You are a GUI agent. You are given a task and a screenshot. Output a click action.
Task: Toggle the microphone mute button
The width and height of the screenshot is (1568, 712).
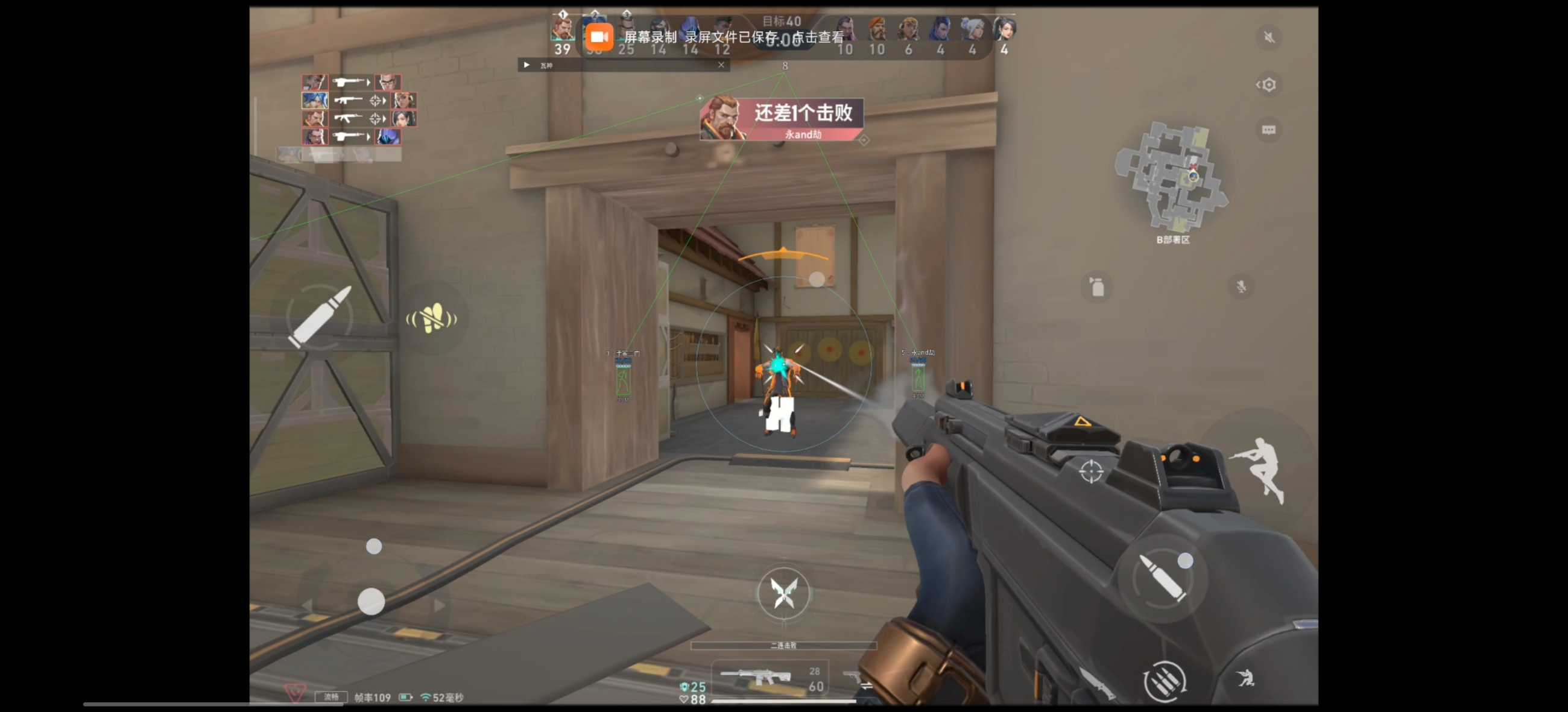pyautogui.click(x=1241, y=286)
